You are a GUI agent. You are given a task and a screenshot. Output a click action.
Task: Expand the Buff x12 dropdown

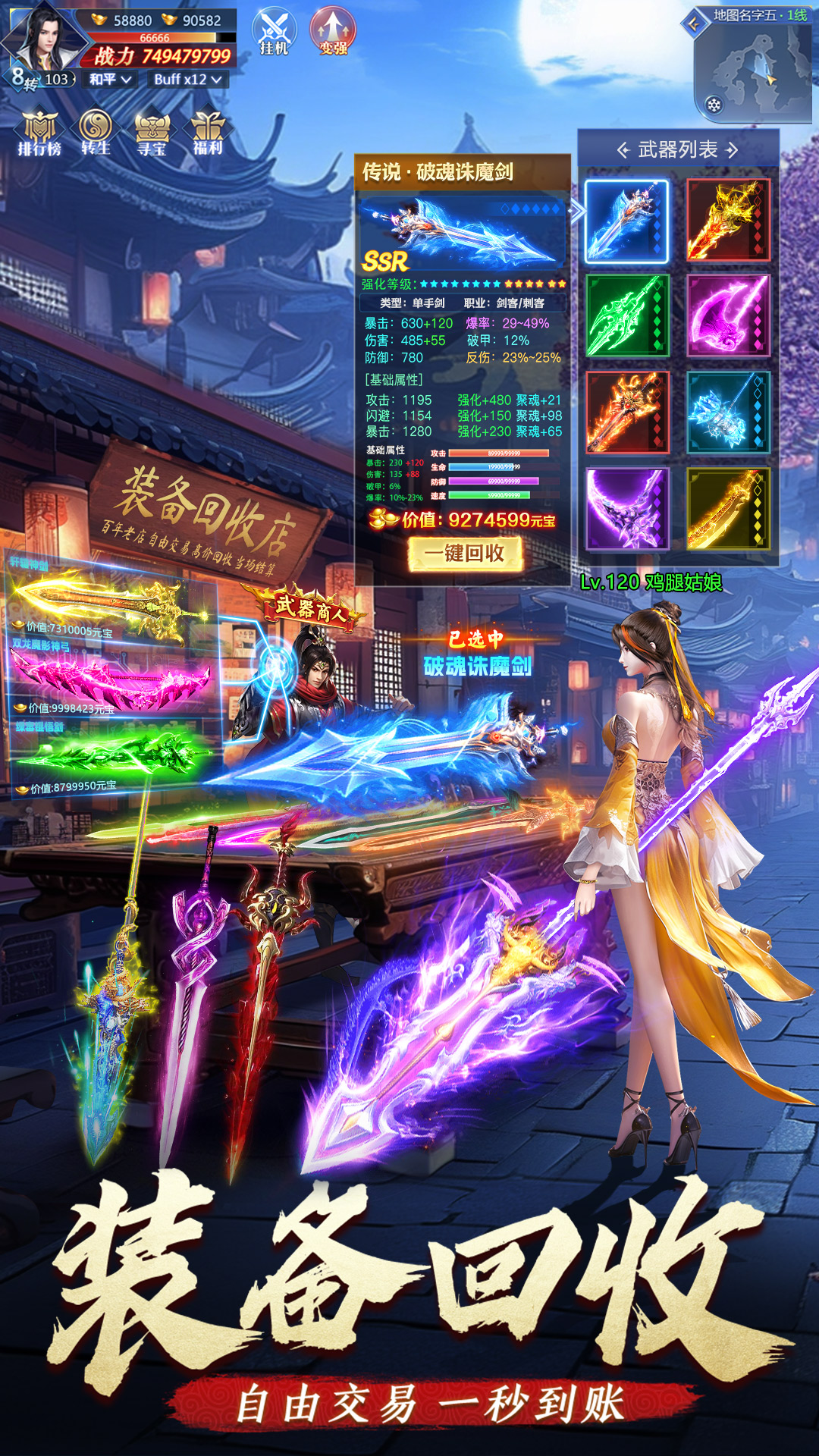(x=187, y=80)
